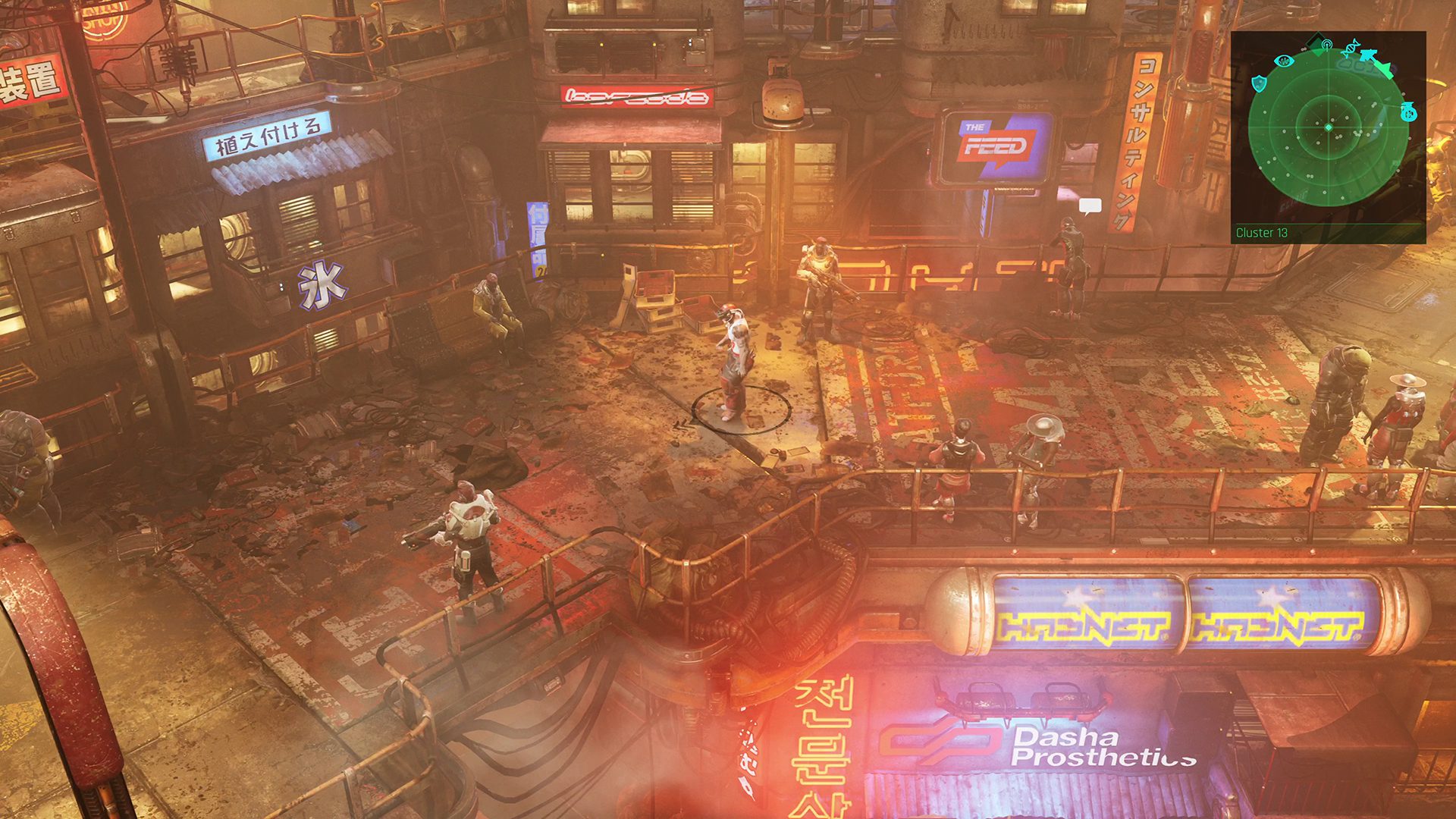Select the money bag marker on minimap
The width and height of the screenshot is (1456, 819).
coord(1409,112)
